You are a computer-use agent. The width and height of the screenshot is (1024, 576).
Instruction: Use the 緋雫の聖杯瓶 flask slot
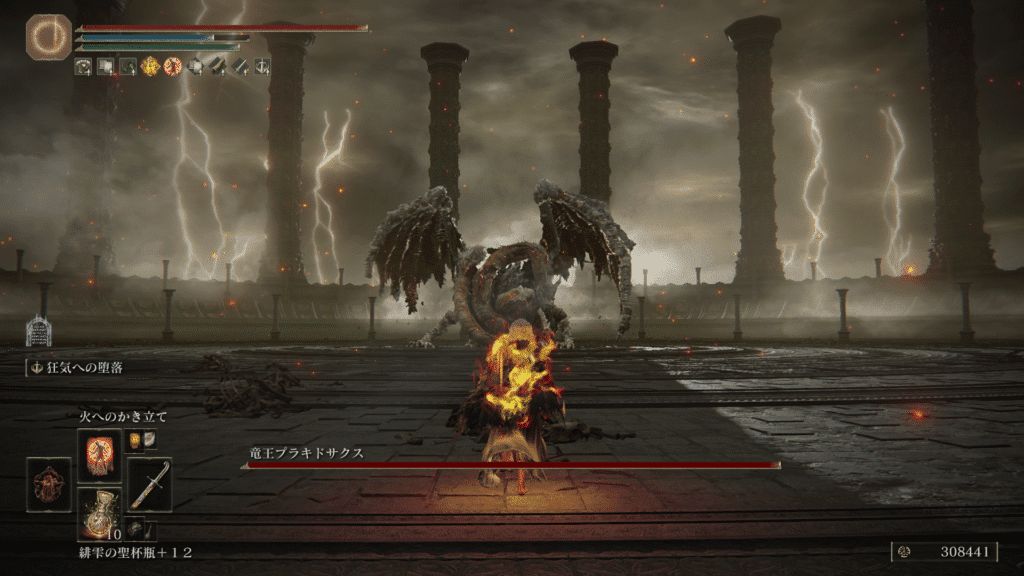click(x=99, y=513)
